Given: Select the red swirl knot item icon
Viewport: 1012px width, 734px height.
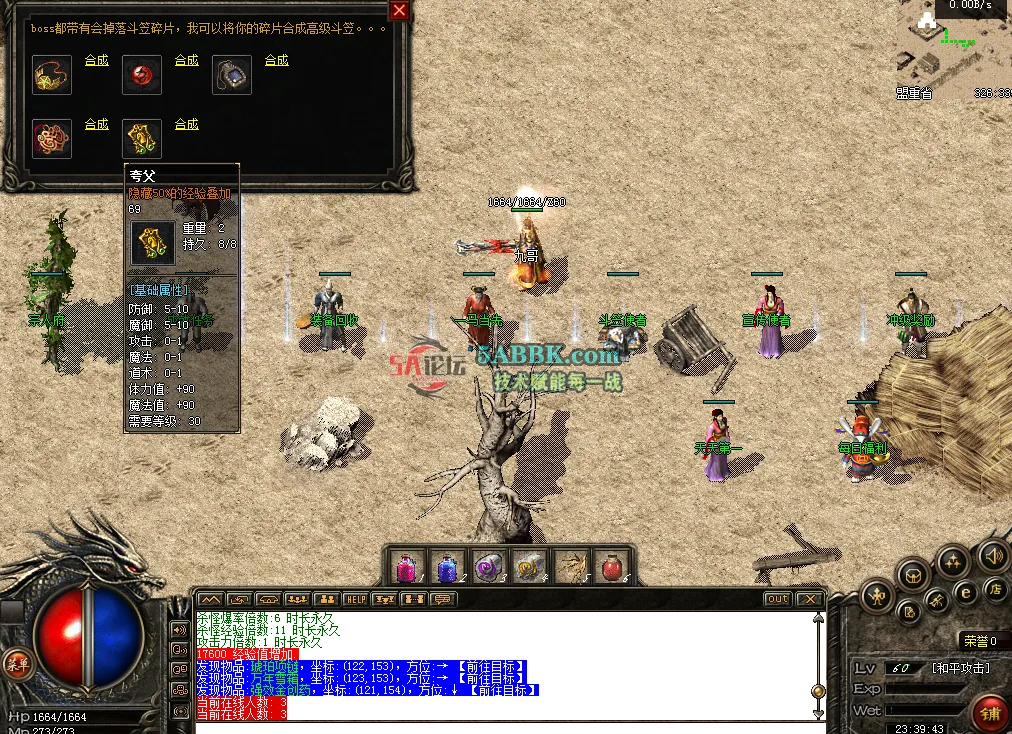Looking at the screenshot, I should pos(52,139).
